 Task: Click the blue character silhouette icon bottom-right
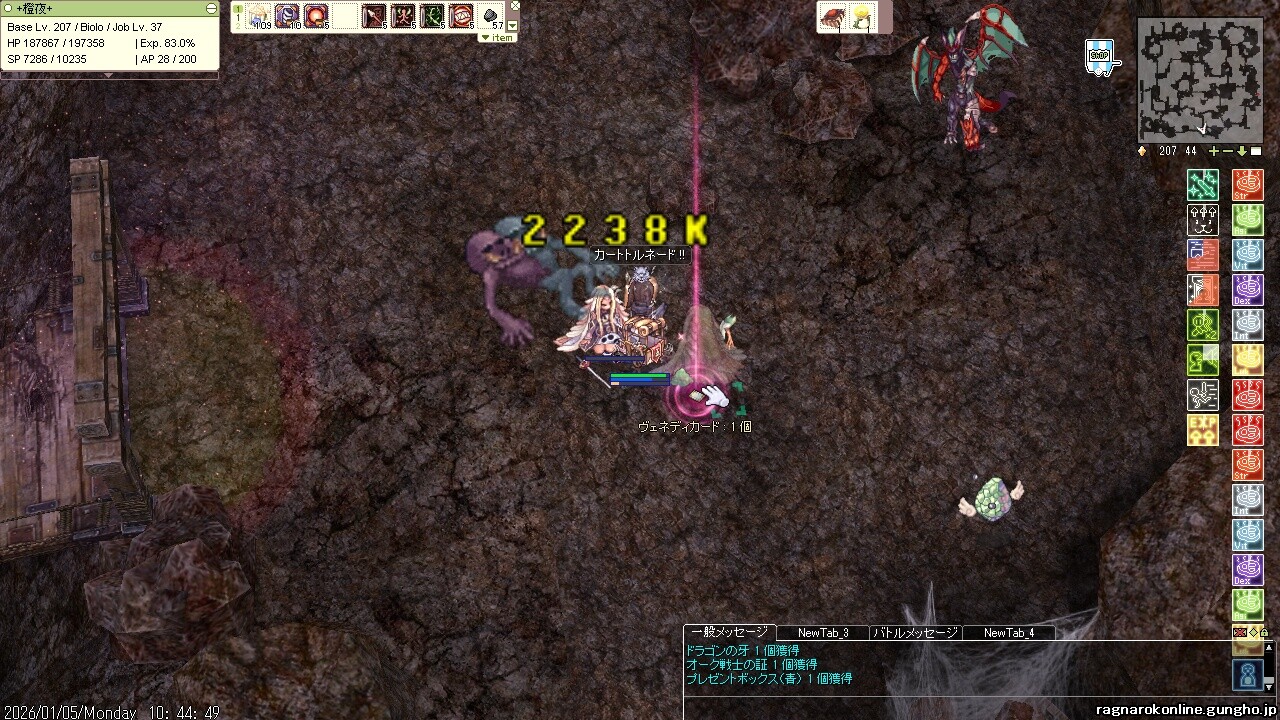tap(1248, 677)
